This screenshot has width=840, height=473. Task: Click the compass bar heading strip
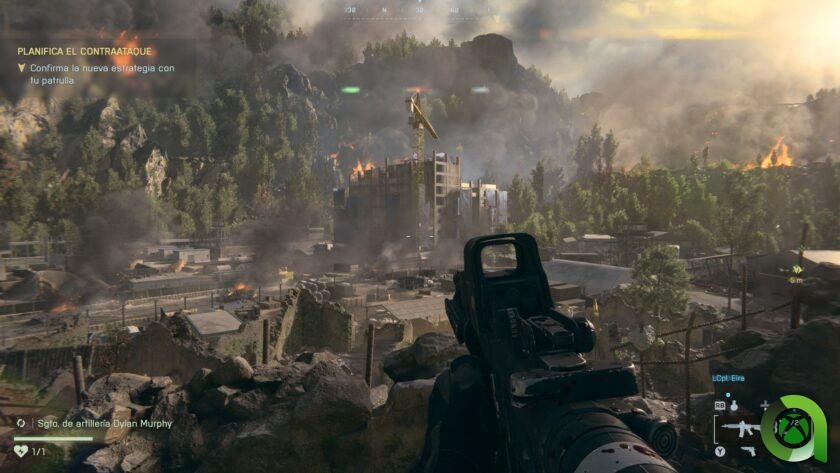418,11
